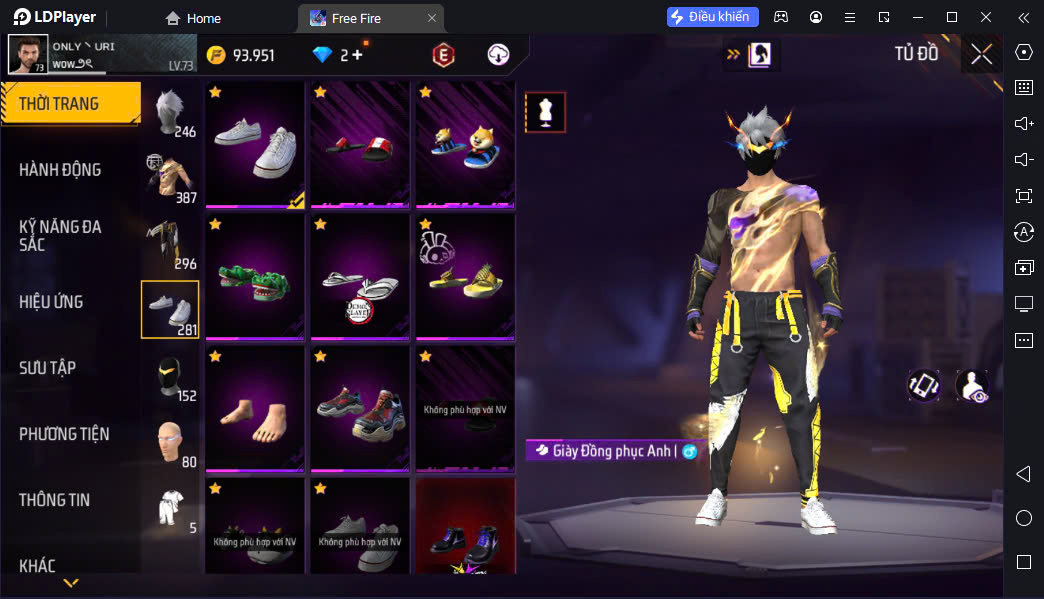The image size is (1044, 599).
Task: Select the THỜI TRANG category tab
Action: point(70,104)
